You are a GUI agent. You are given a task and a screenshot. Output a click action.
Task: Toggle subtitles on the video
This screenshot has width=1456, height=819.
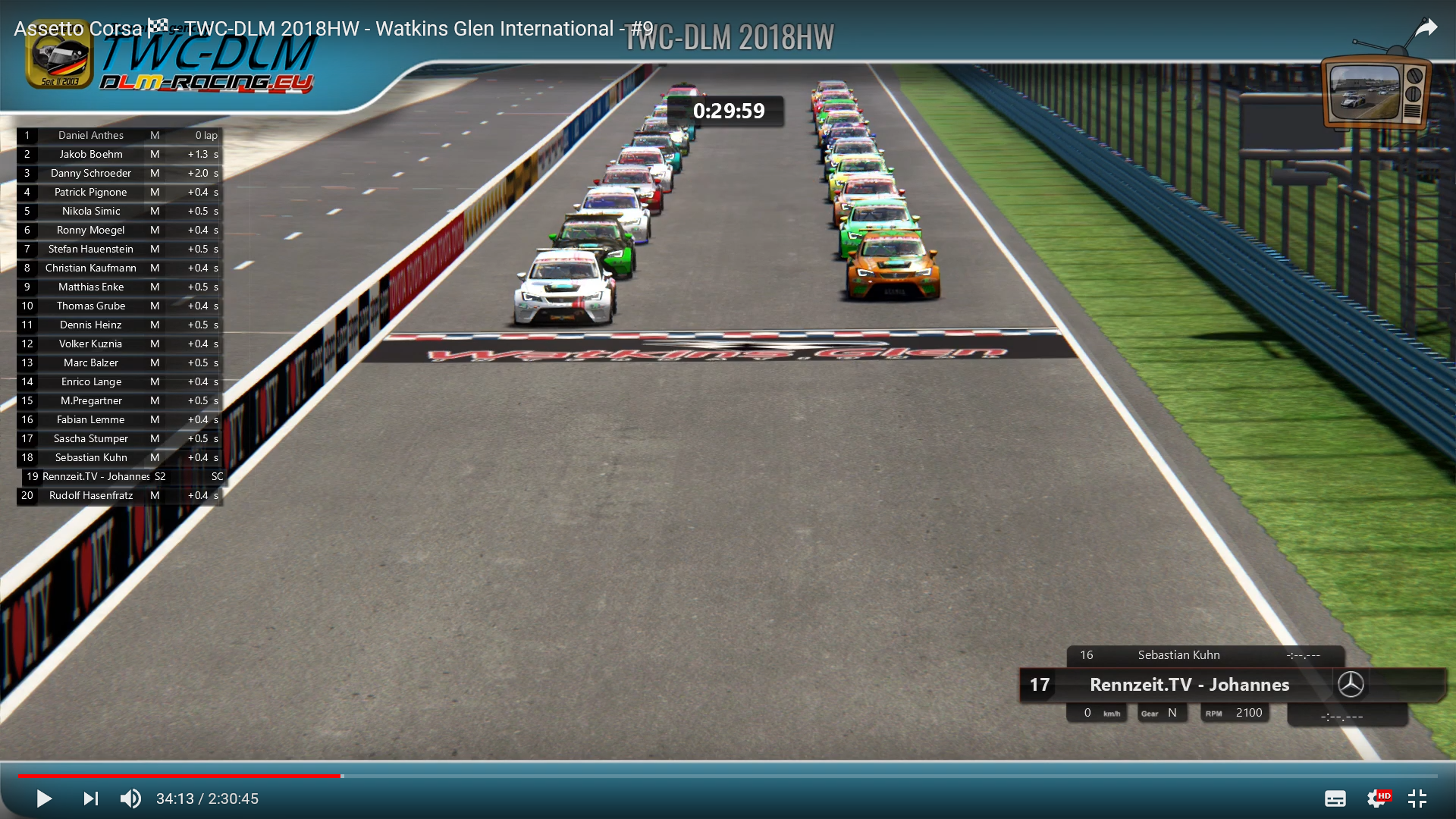1335,799
